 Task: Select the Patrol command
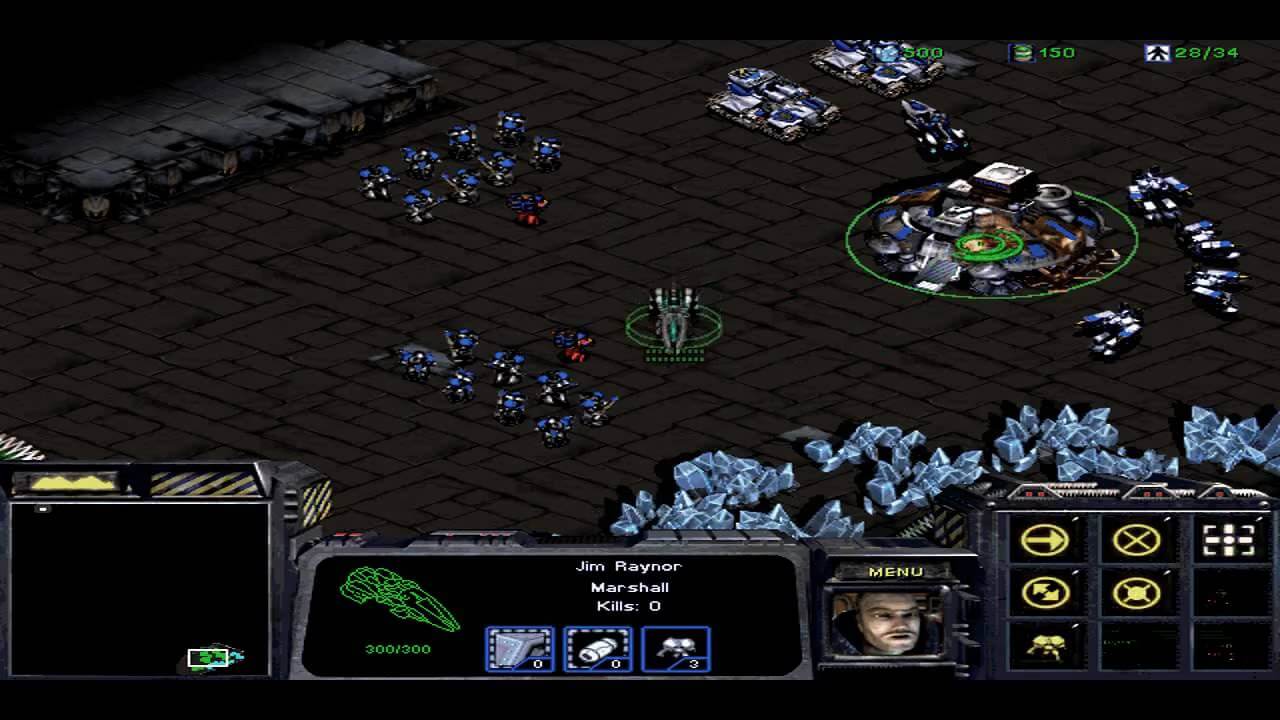[1045, 594]
